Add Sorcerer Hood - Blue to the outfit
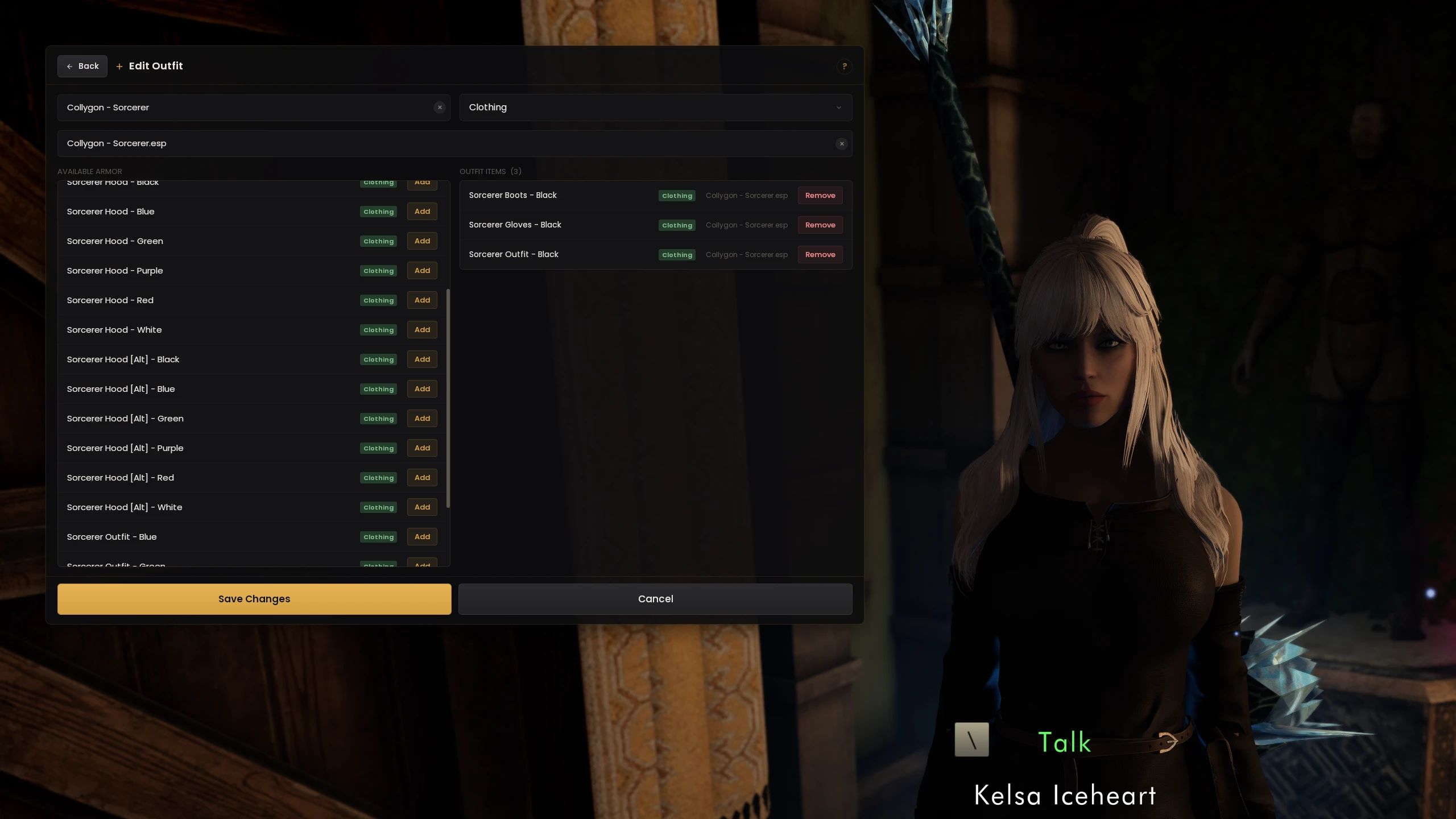 click(421, 211)
